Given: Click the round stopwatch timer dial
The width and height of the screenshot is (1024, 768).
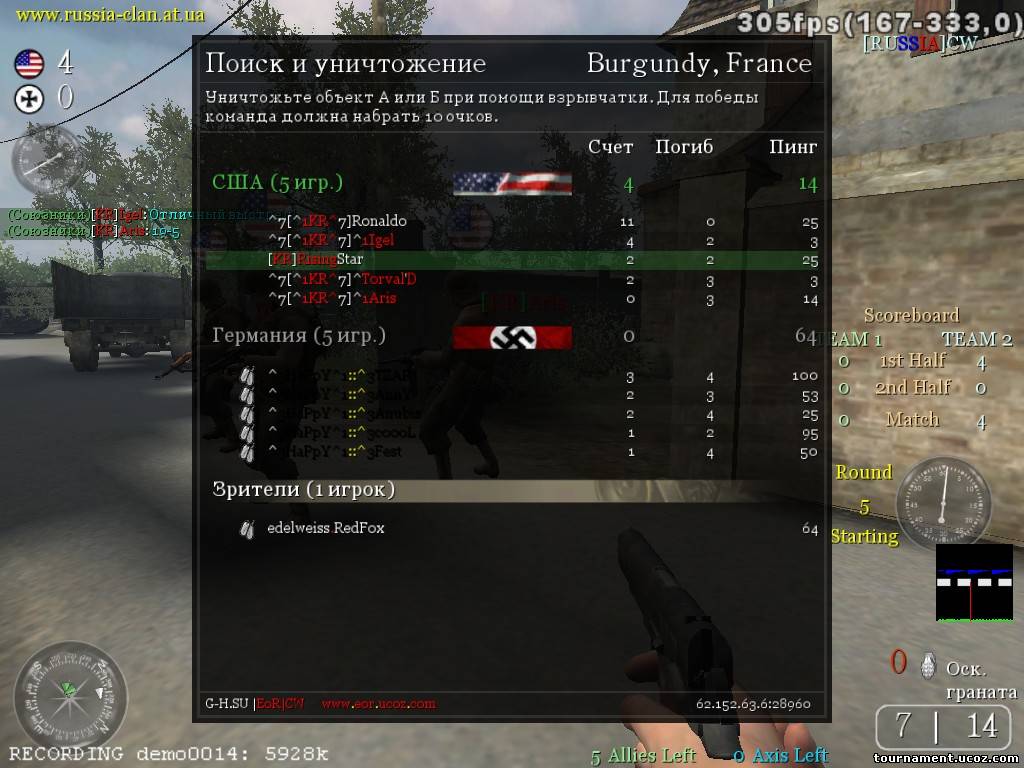Looking at the screenshot, I should click(942, 495).
